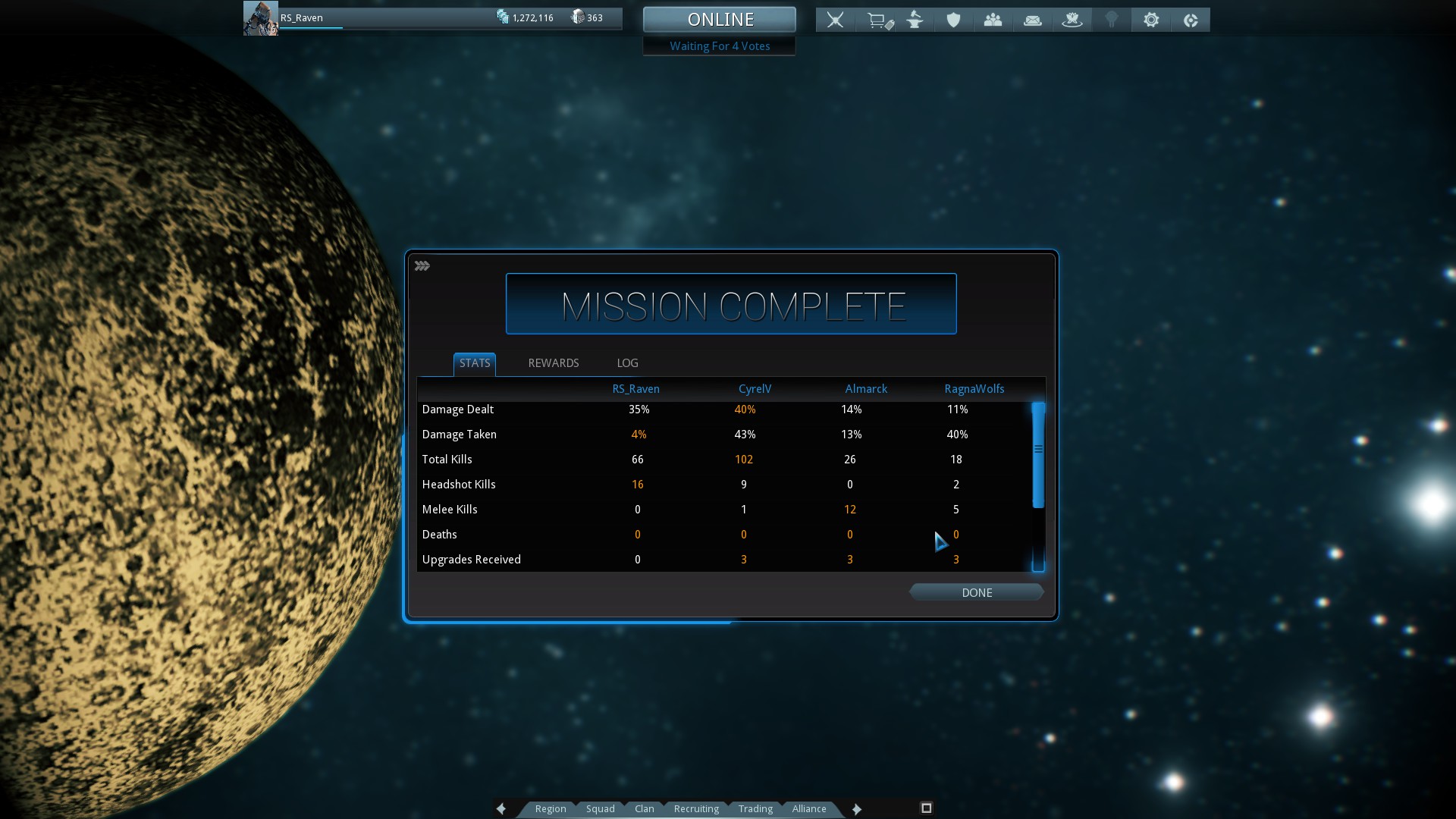Switch chat to the Region tab
Image resolution: width=1456 pixels, height=819 pixels.
551,808
